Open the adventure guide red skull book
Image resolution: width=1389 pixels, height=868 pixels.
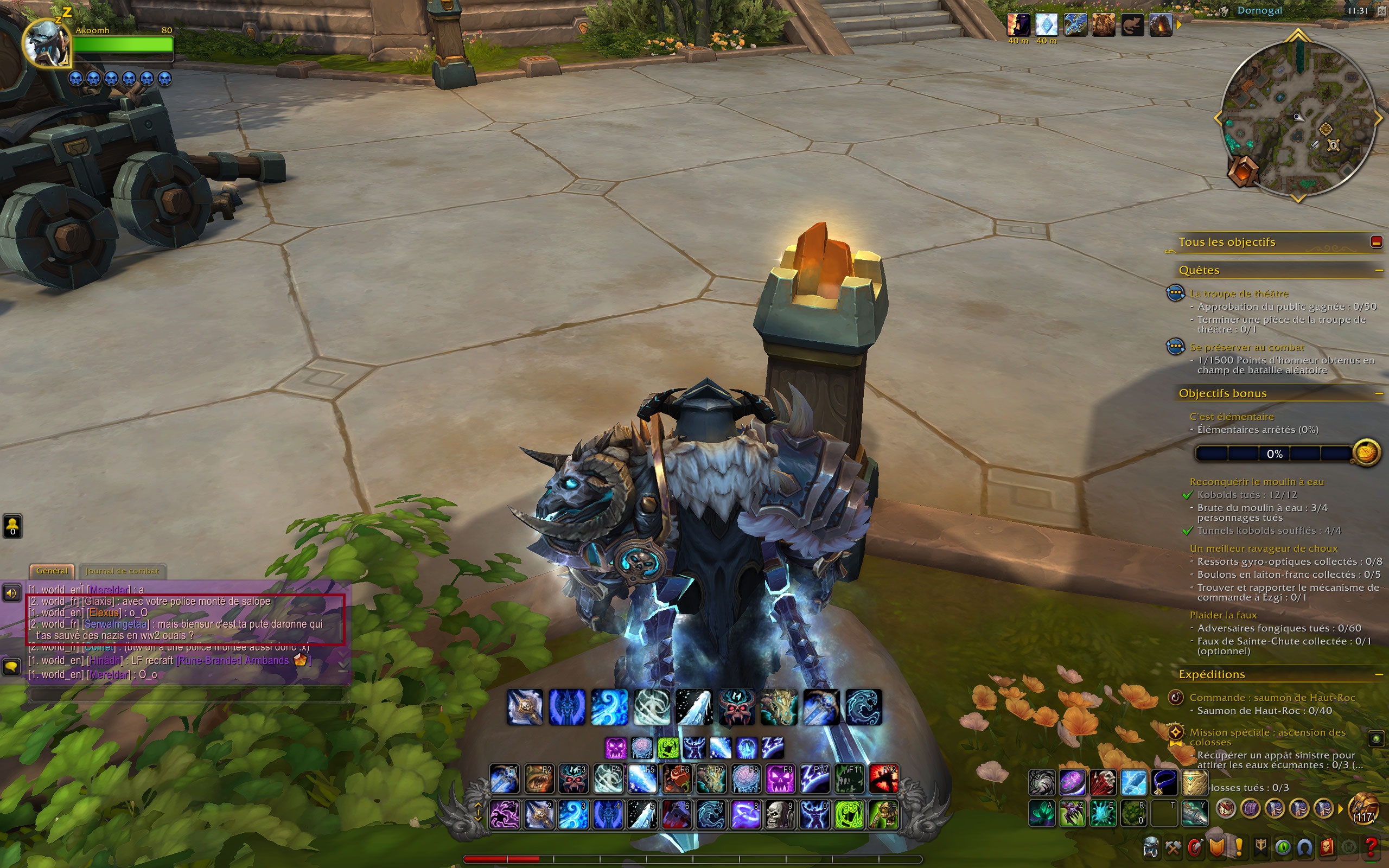click(x=1327, y=848)
